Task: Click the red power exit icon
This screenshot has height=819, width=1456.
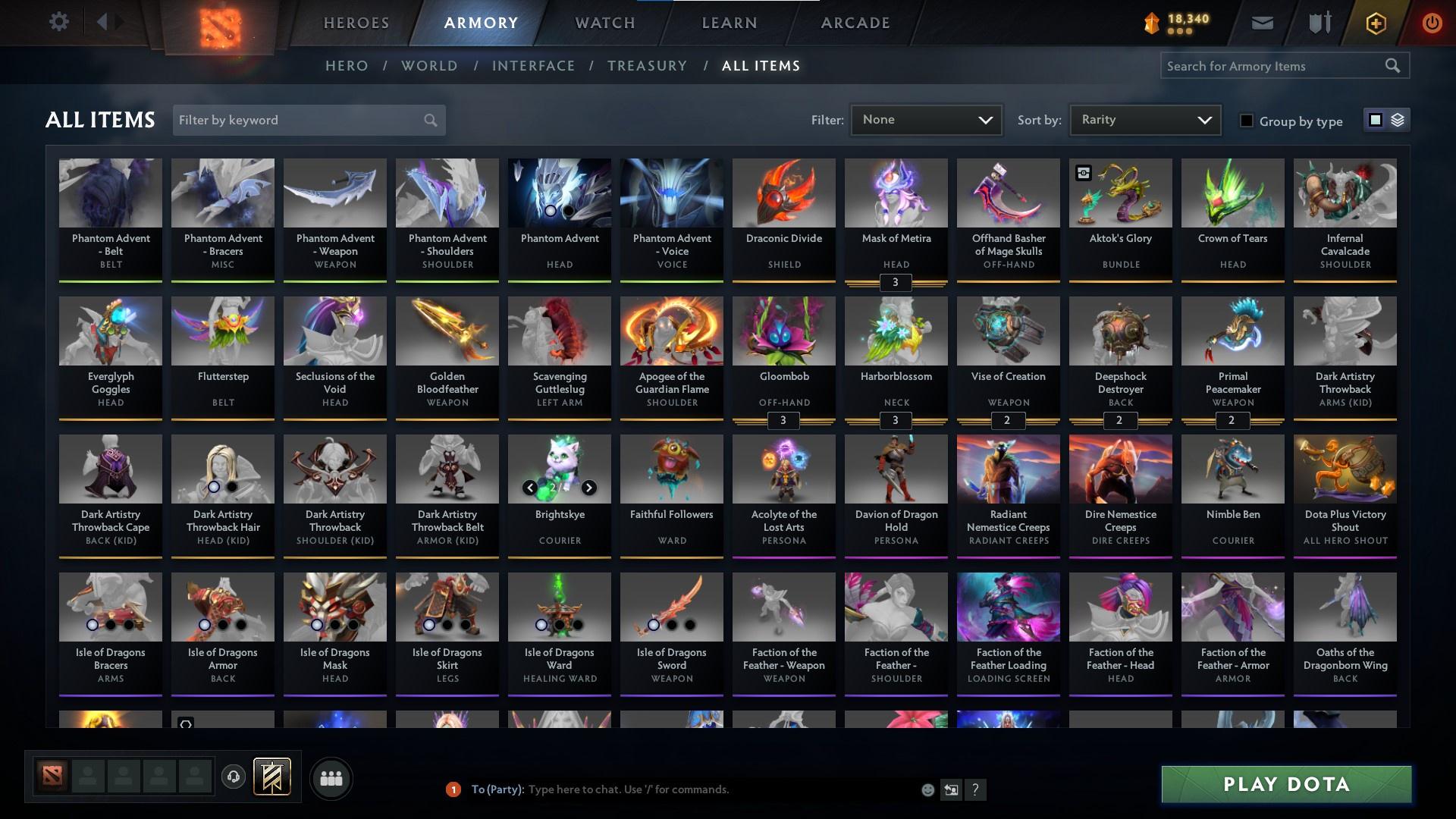Action: pyautogui.click(x=1432, y=23)
